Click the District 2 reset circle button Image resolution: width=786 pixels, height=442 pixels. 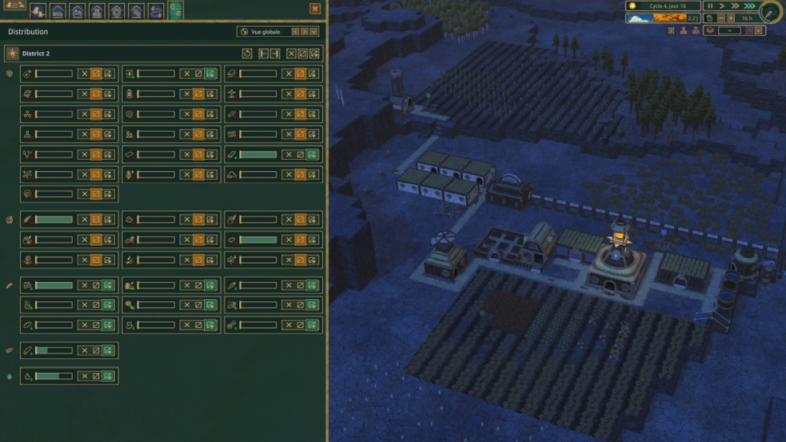(248, 53)
